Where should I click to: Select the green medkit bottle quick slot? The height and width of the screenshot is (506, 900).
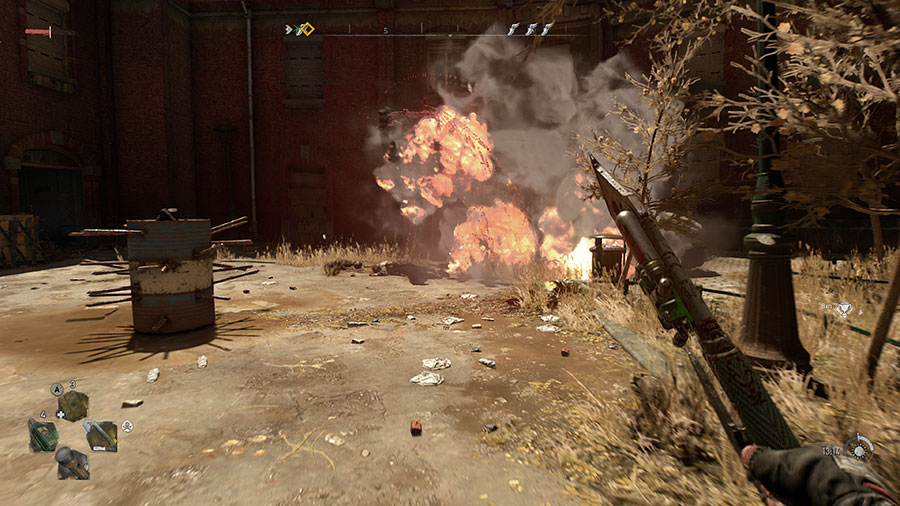point(43,435)
